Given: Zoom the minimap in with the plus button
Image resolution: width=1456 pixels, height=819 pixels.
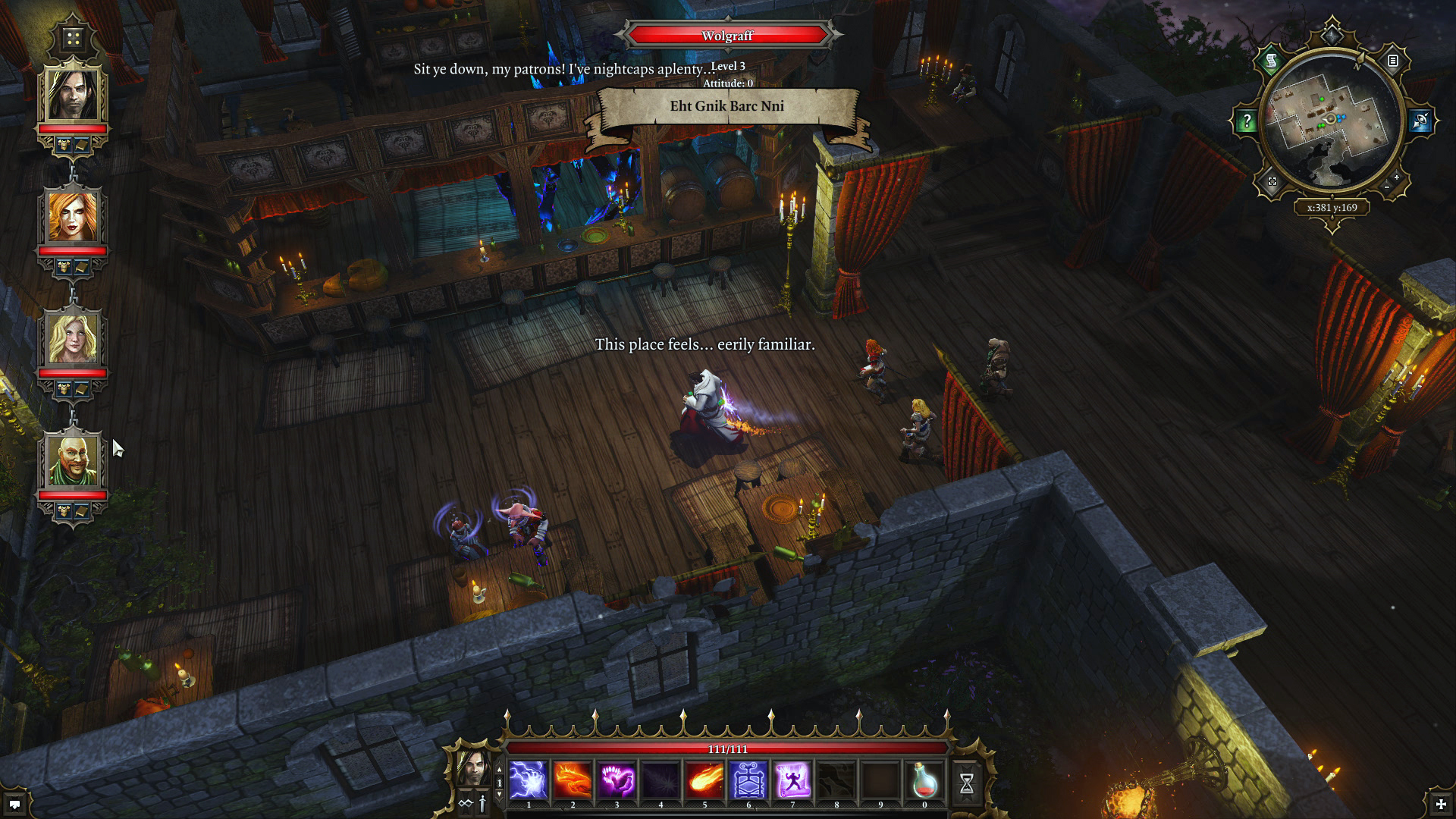Looking at the screenshot, I should coord(1395,177).
